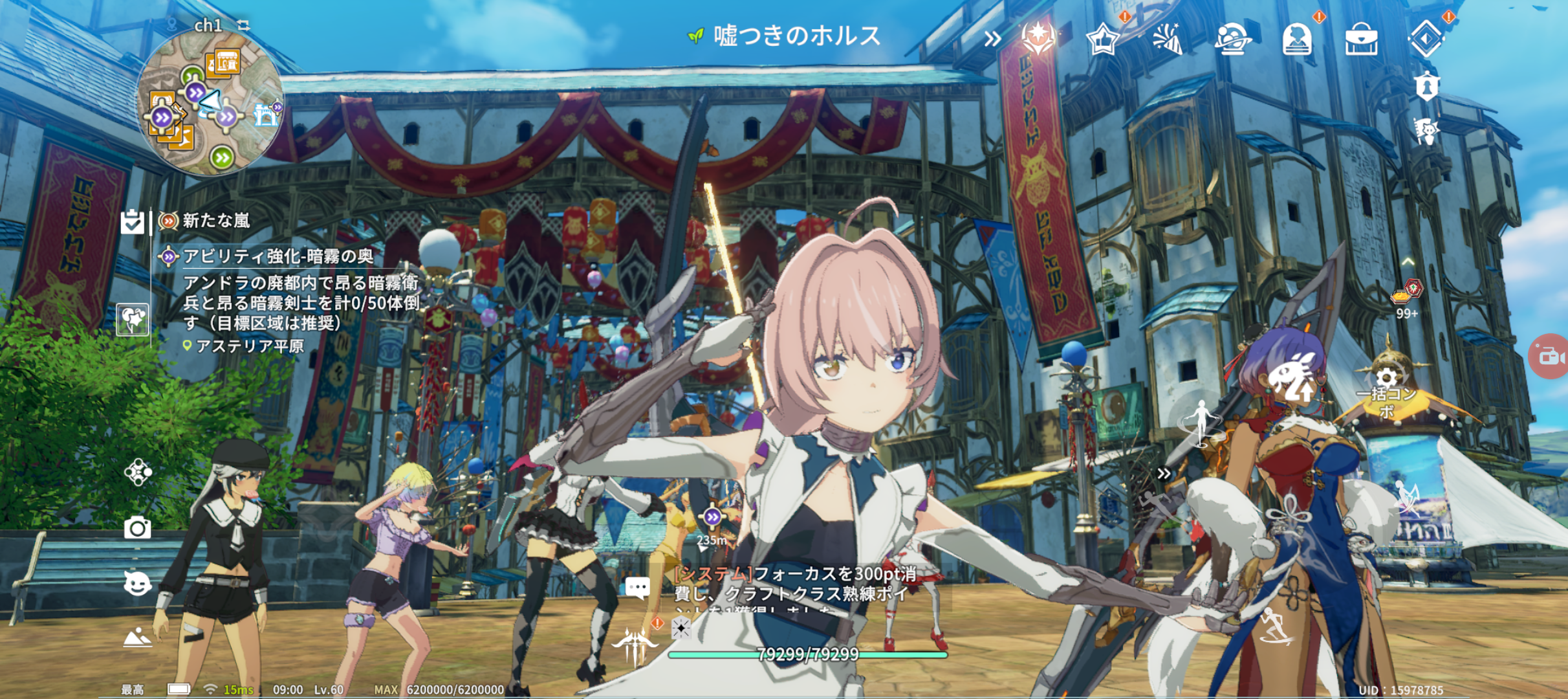Switch channel using the ch1 swap arrows
The image size is (1568, 699).
pos(243,25)
